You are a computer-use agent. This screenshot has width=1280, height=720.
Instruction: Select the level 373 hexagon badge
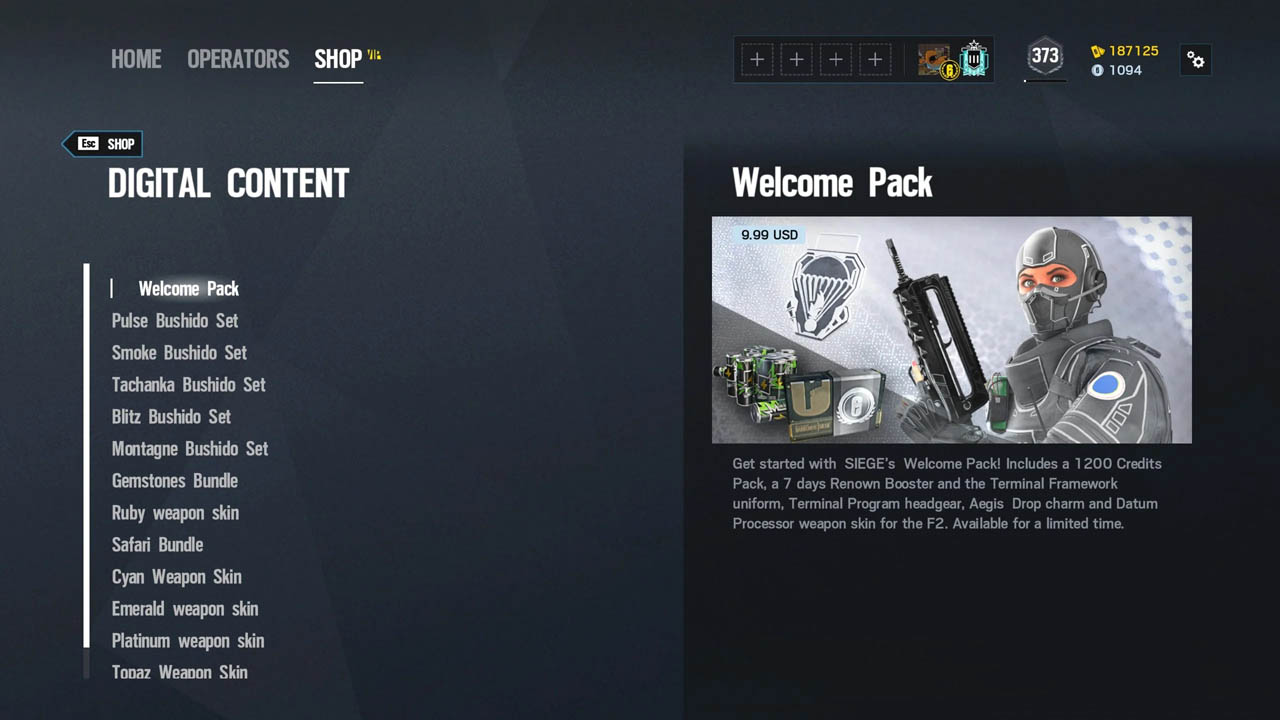[x=1044, y=58]
